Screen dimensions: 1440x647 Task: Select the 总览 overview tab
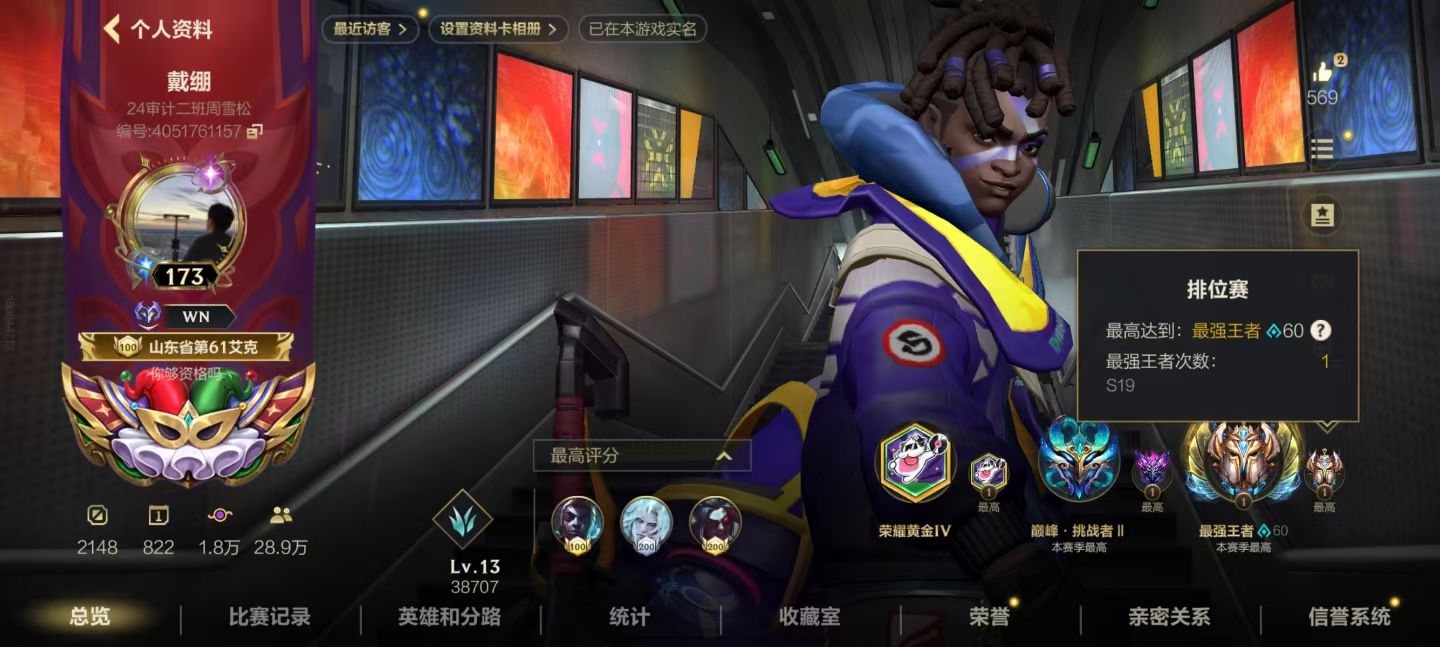point(90,617)
